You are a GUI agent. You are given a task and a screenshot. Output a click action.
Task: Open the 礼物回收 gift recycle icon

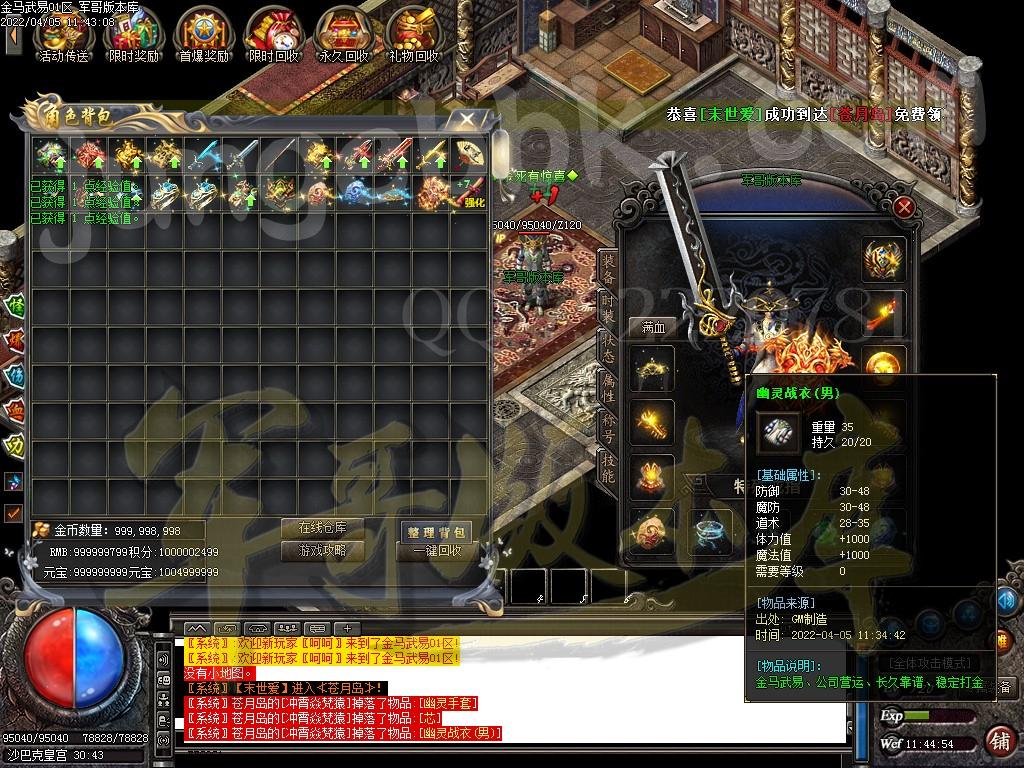coord(414,34)
